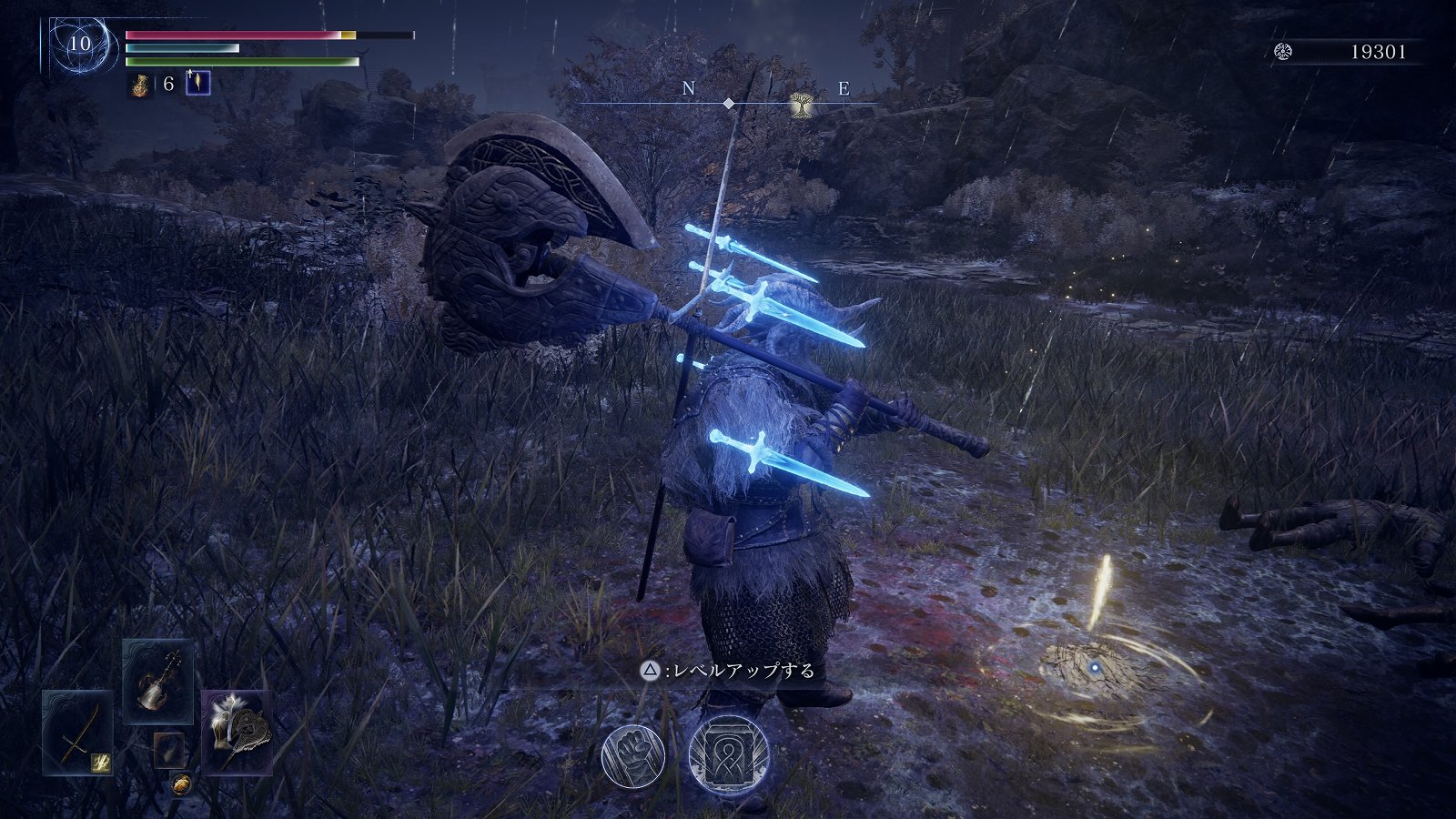Select the great axe weapon slot
Viewport: 1456px width, 819px height.
click(x=237, y=732)
